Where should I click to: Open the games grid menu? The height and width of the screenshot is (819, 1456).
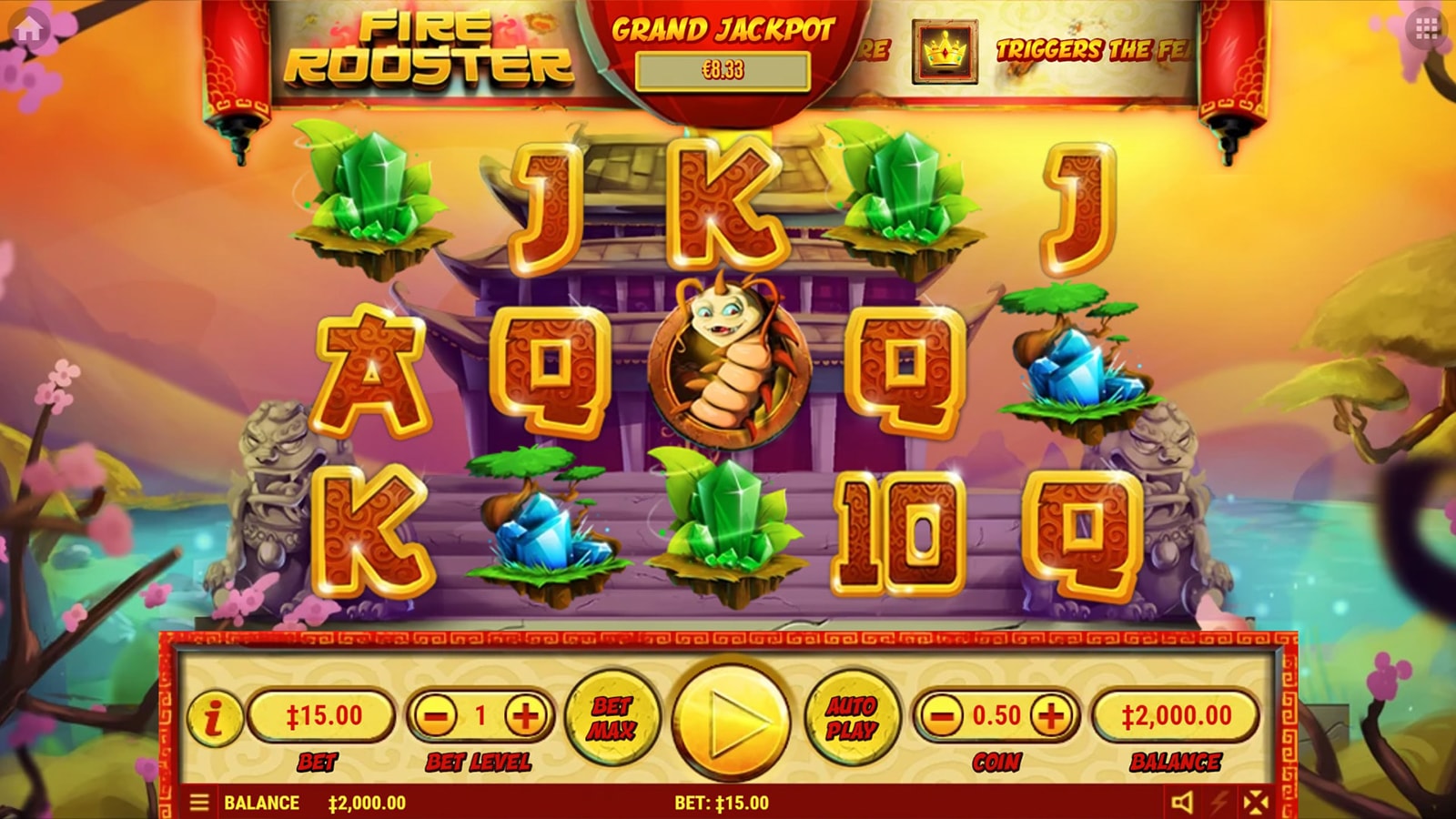1427,29
